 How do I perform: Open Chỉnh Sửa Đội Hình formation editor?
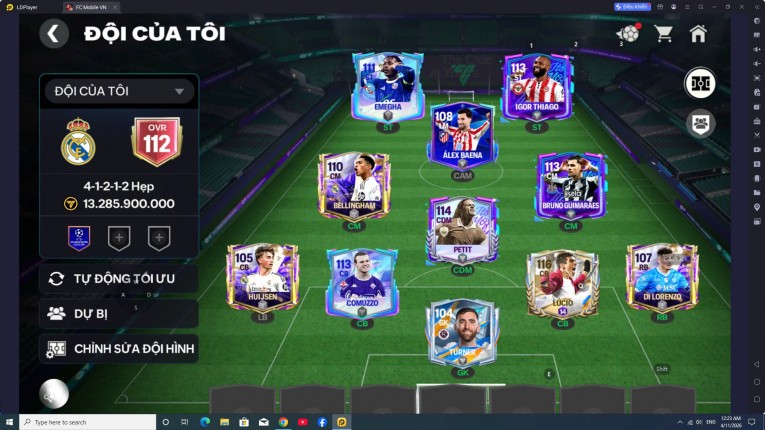[x=118, y=348]
